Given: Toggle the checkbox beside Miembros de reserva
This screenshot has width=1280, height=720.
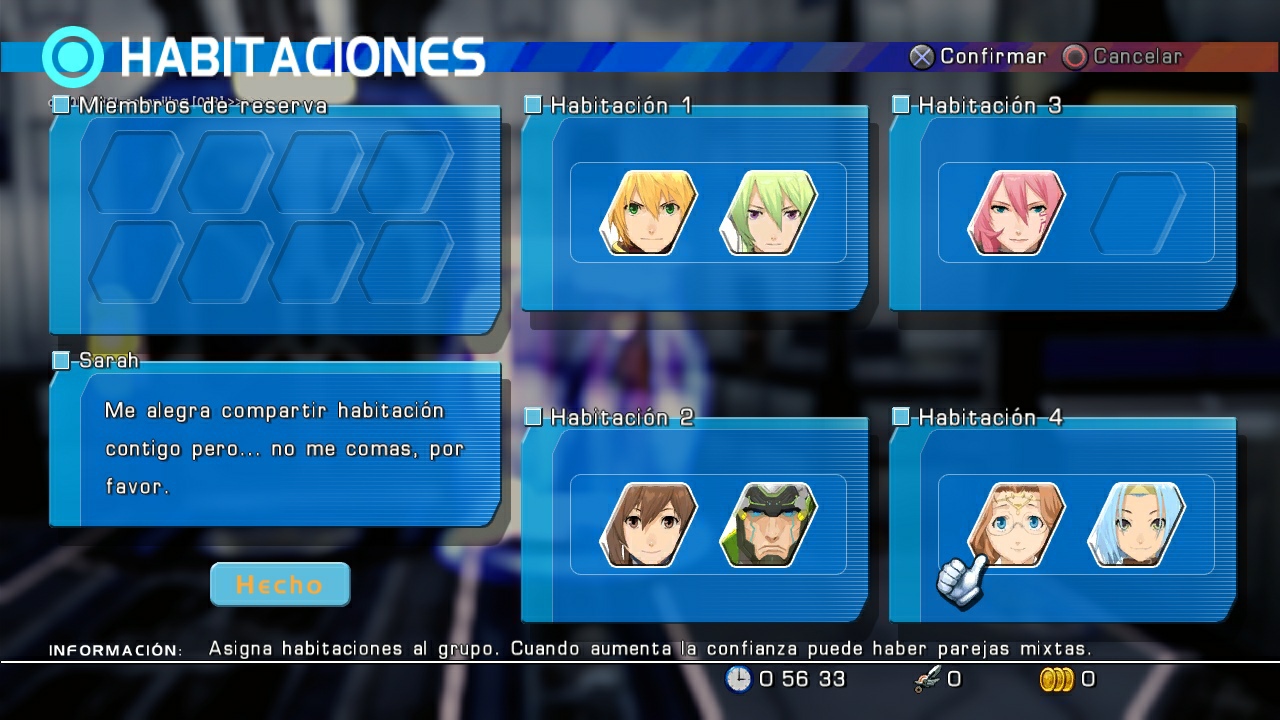Looking at the screenshot, I should point(59,104).
